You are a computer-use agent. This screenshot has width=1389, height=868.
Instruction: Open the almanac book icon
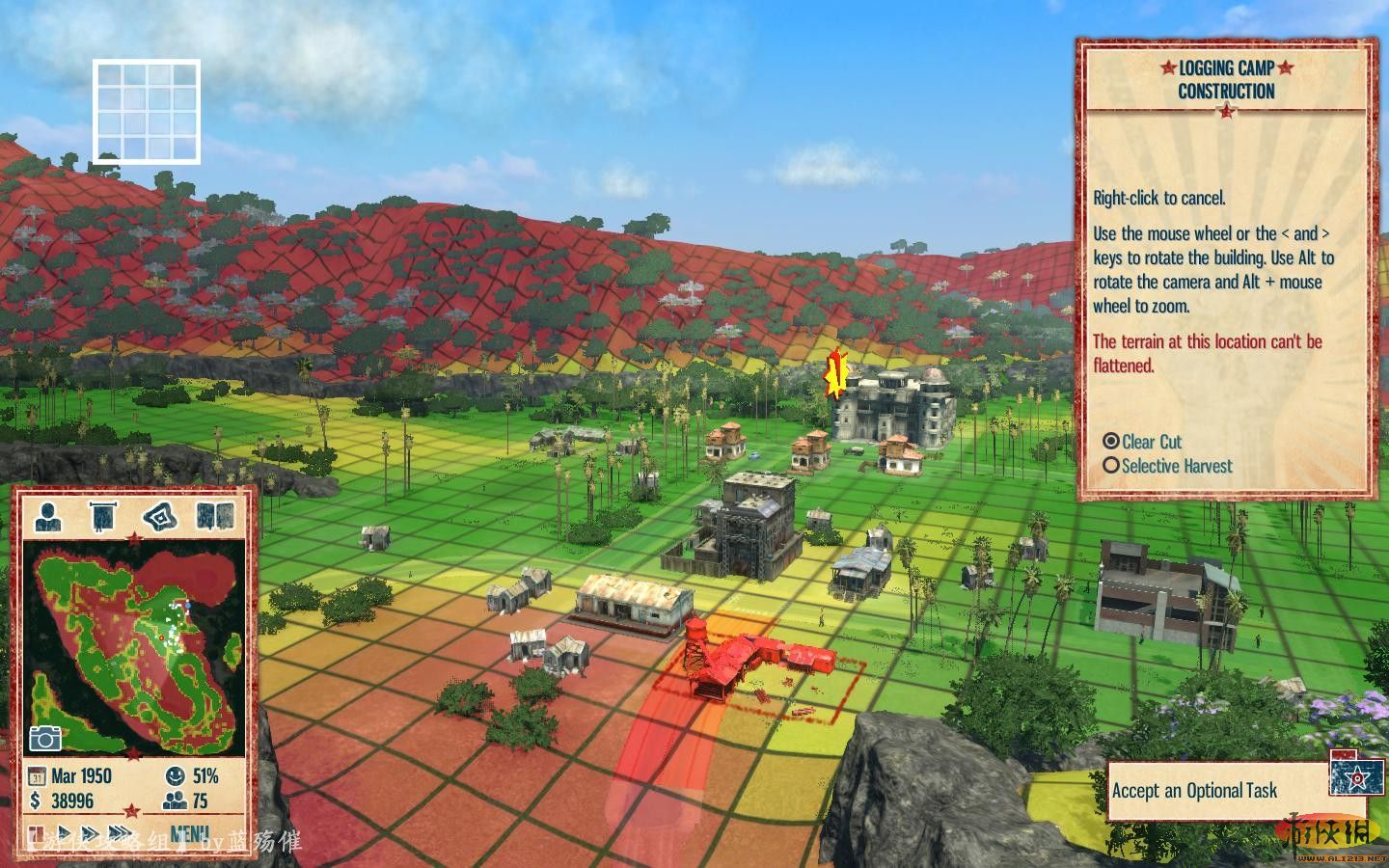(215, 516)
